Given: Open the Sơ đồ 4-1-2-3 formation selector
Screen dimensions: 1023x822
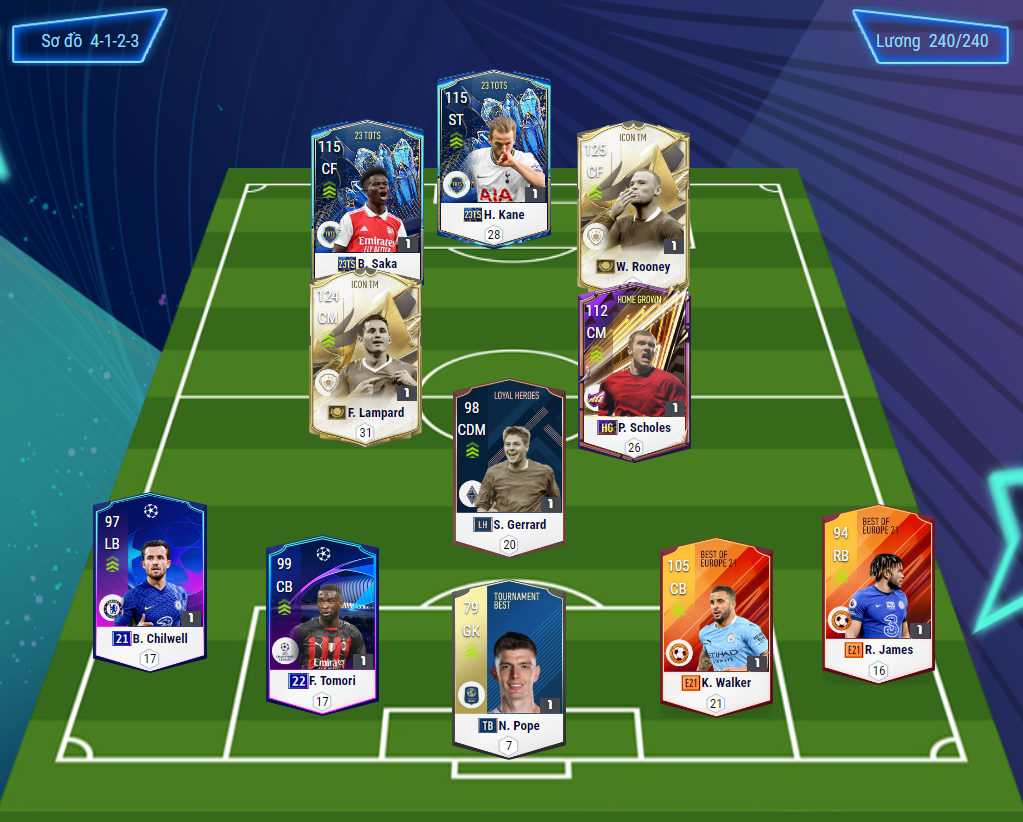Looking at the screenshot, I should click(x=89, y=42).
